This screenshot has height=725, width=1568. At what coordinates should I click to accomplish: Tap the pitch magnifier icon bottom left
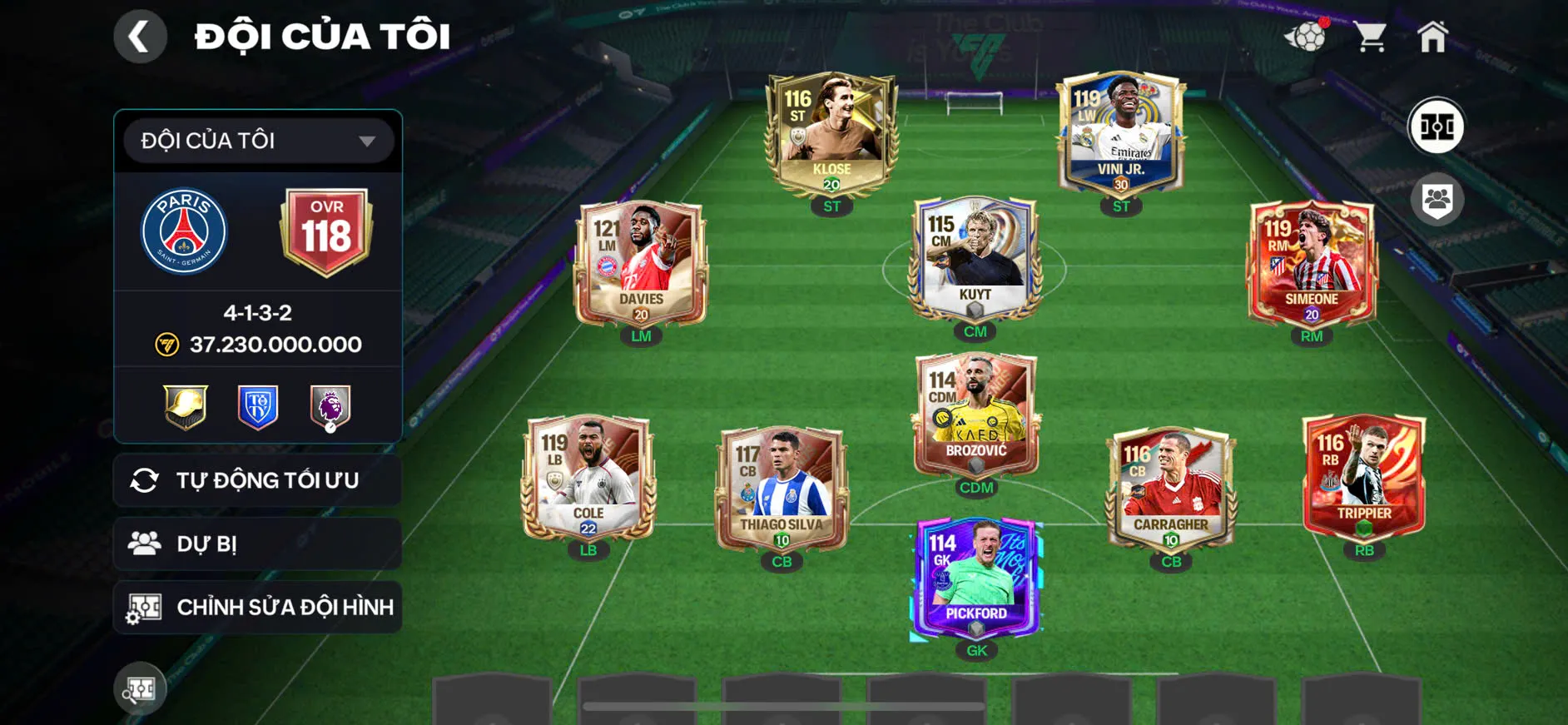click(x=140, y=688)
